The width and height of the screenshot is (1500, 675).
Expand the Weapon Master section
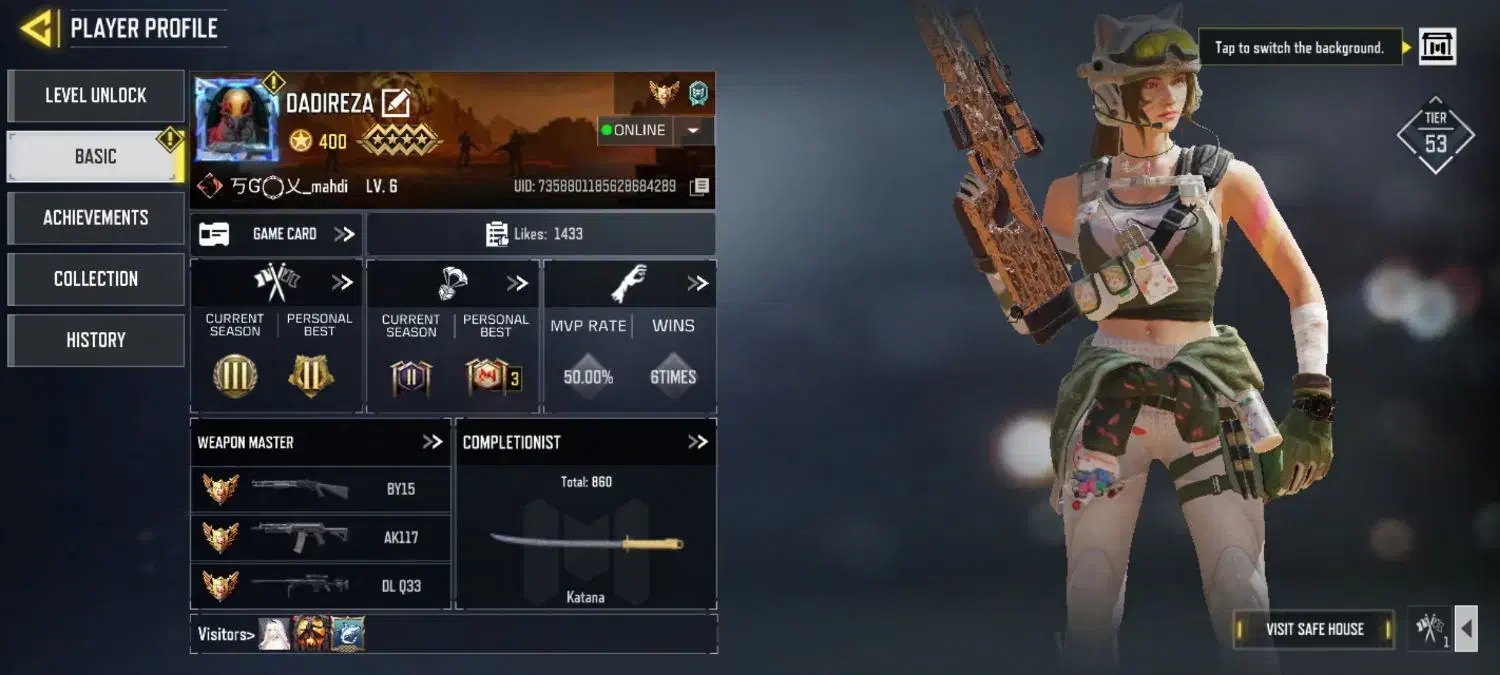point(432,442)
